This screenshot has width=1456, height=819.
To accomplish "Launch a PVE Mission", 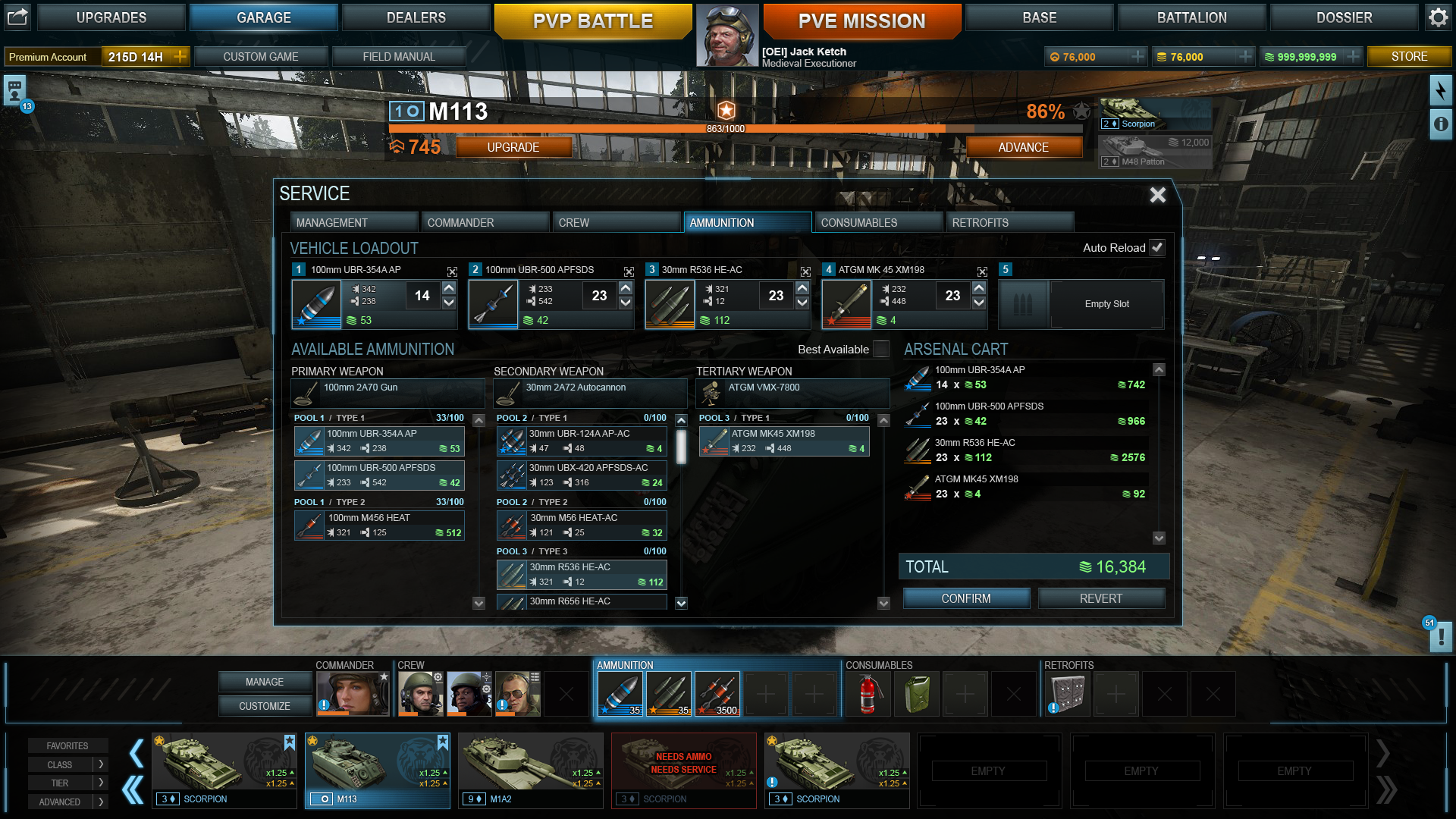I will pos(861,20).
